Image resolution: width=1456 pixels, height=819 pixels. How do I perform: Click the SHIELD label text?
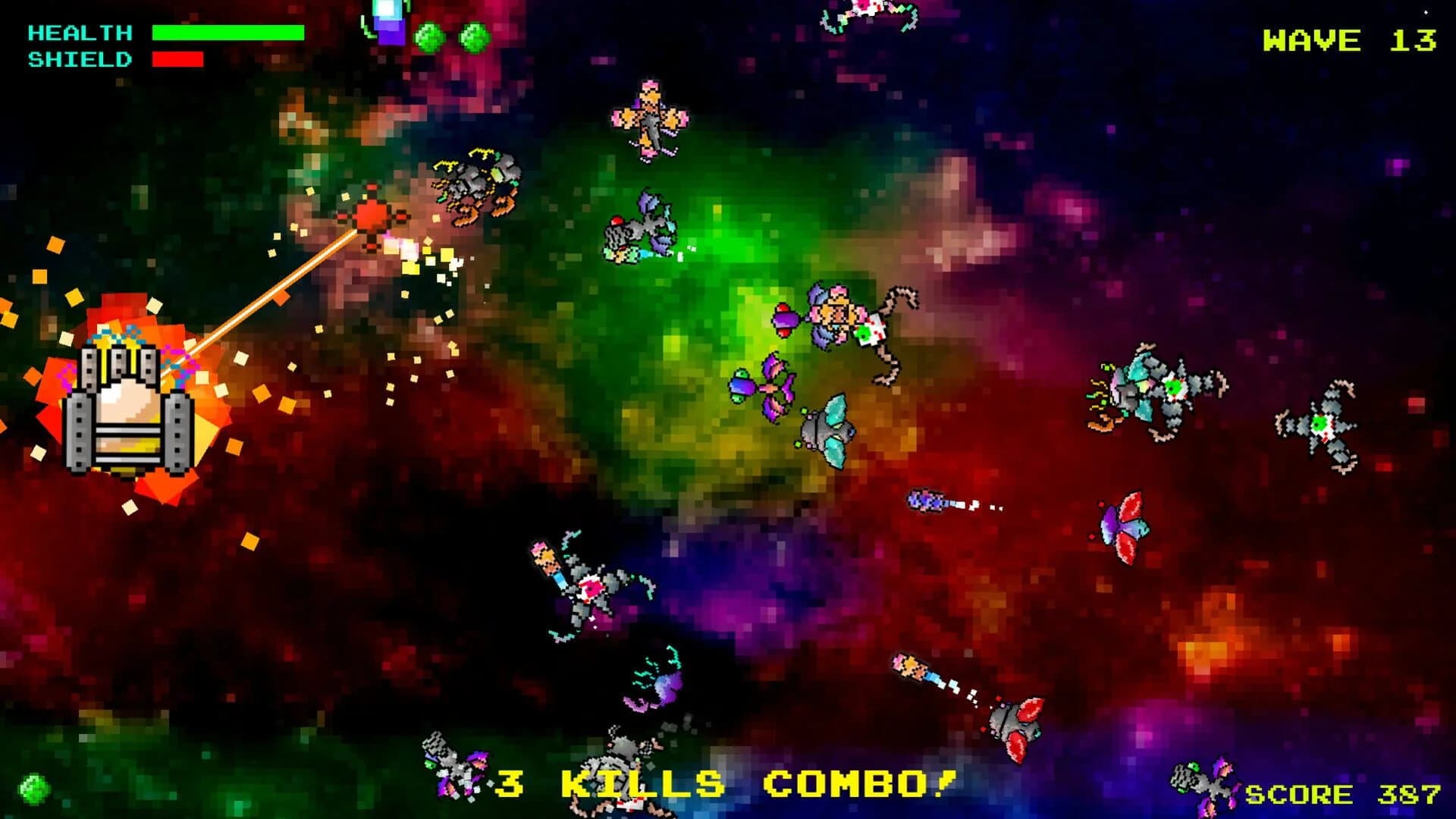point(80,59)
